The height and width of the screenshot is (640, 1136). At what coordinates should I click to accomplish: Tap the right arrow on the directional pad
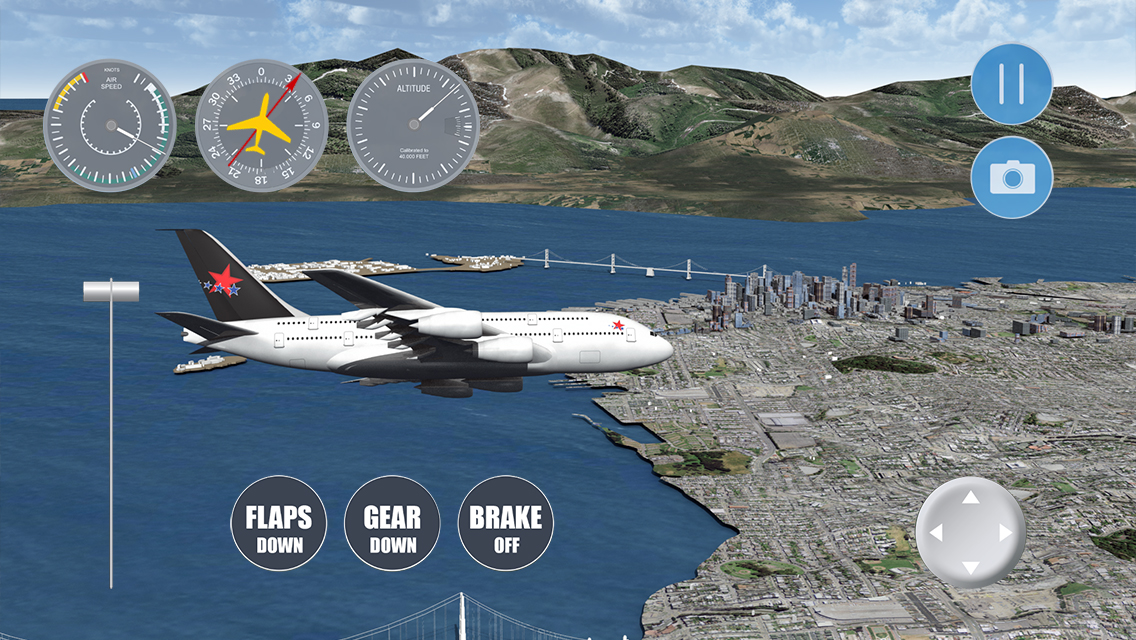[x=1005, y=533]
